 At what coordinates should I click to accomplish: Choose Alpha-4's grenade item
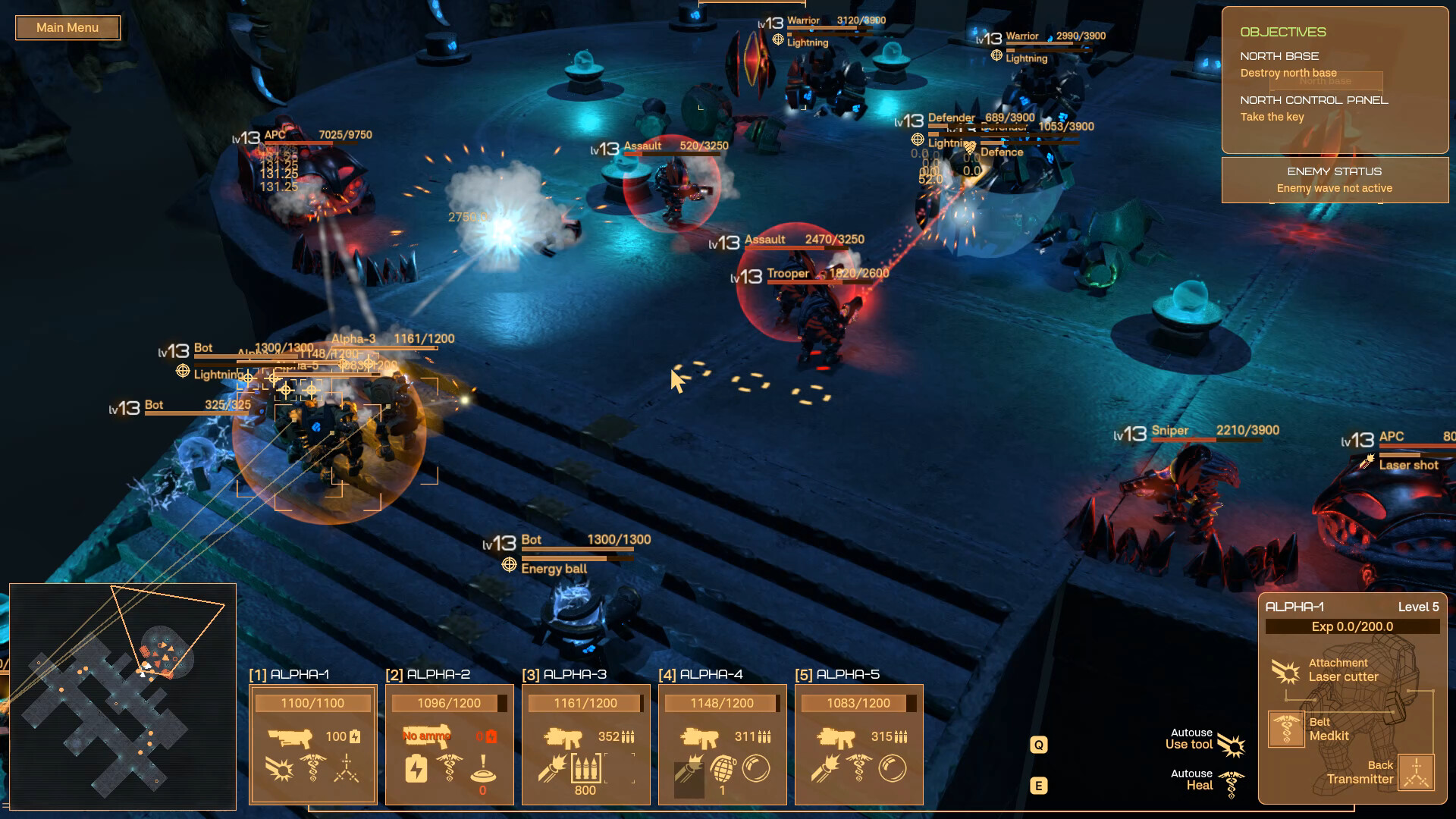(x=723, y=769)
